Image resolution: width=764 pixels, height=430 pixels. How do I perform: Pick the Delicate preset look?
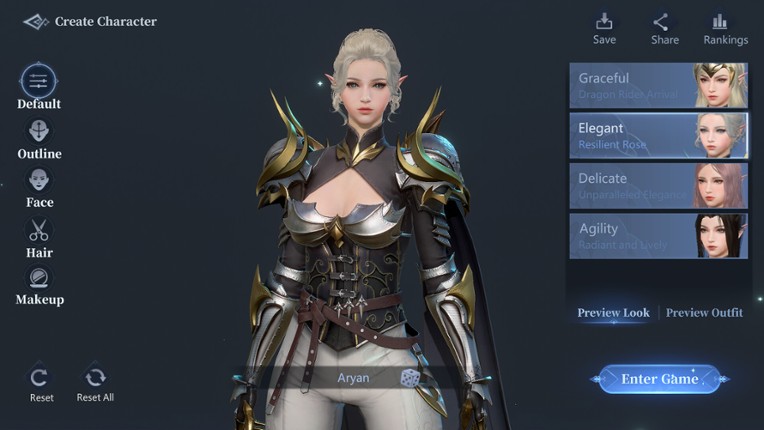(658, 185)
